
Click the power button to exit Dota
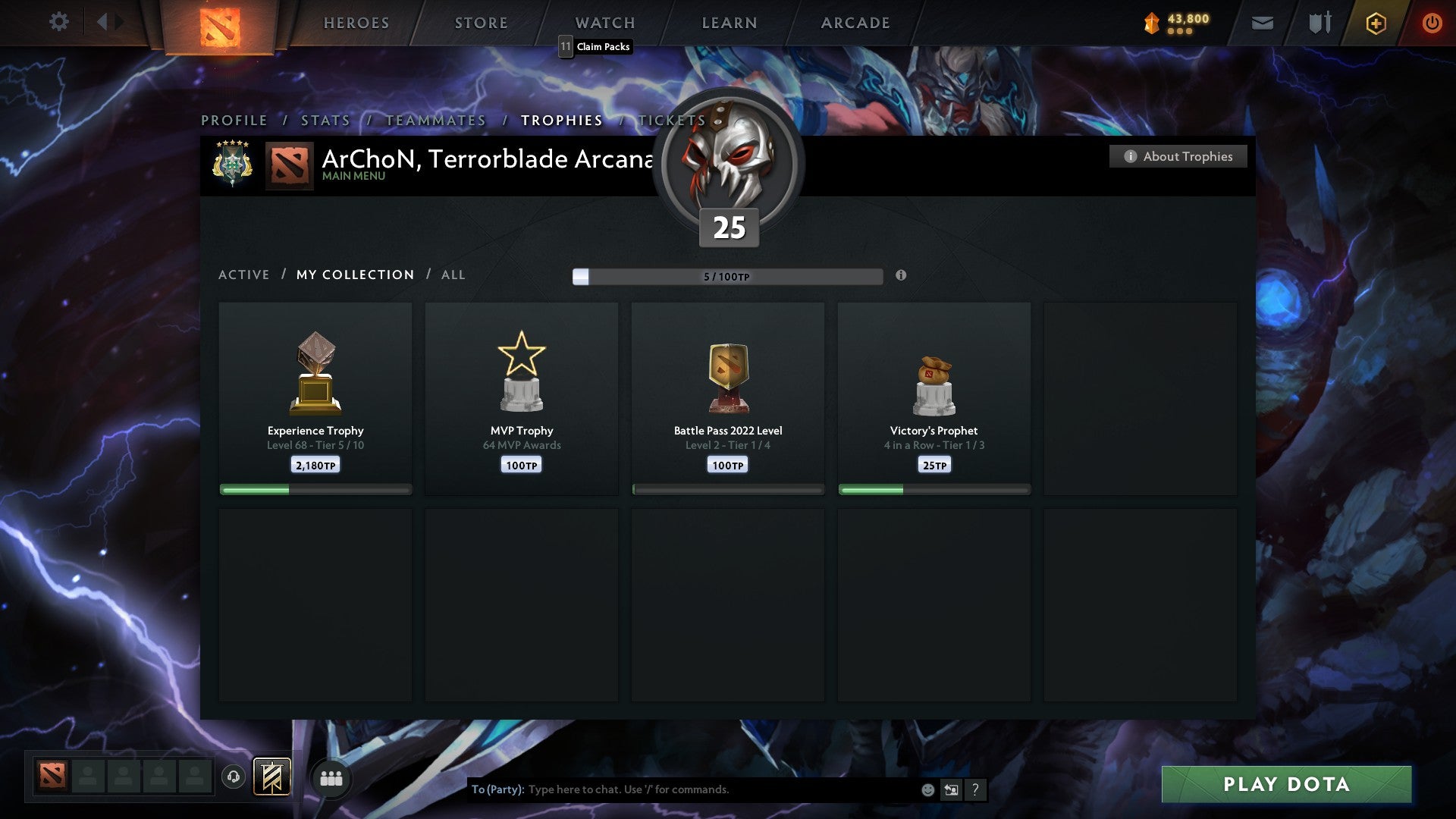click(x=1432, y=23)
